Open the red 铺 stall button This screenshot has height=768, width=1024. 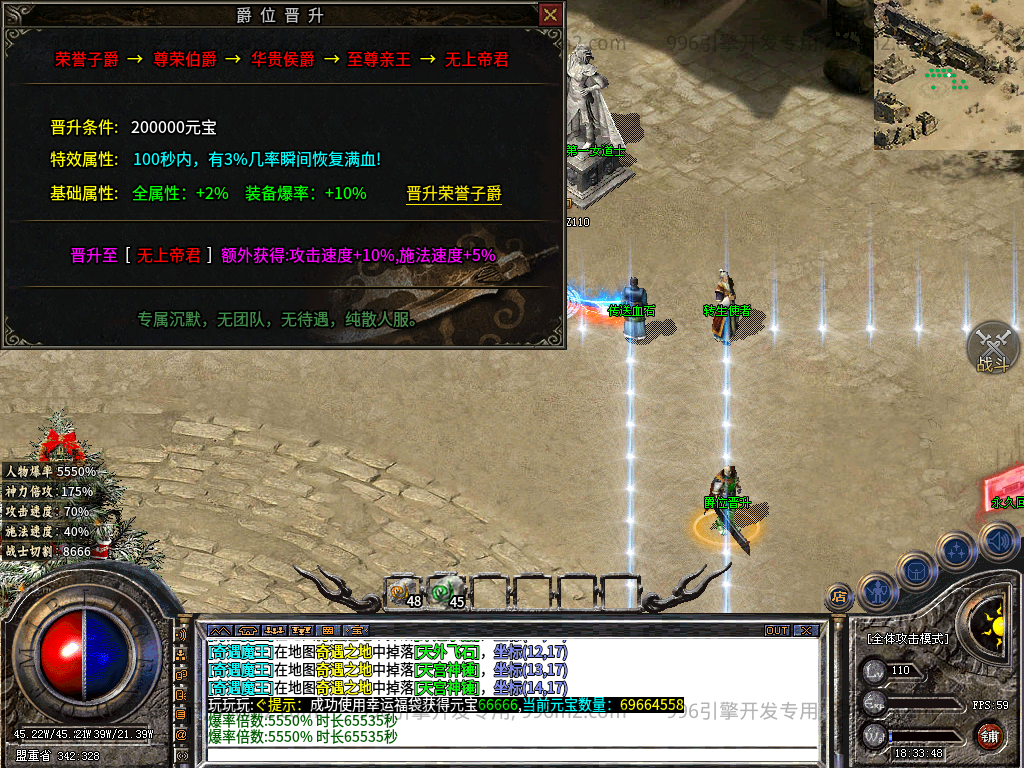click(x=989, y=737)
